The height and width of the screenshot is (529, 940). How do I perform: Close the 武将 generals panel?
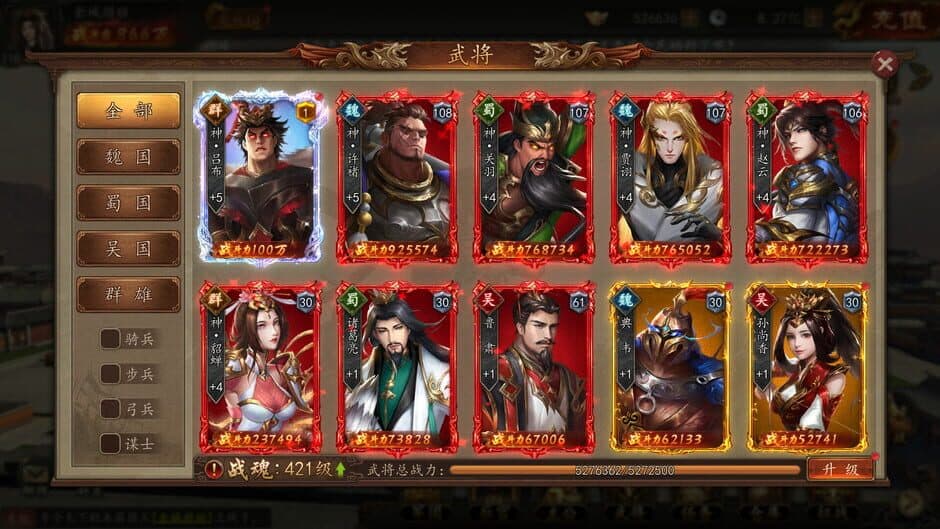[884, 65]
